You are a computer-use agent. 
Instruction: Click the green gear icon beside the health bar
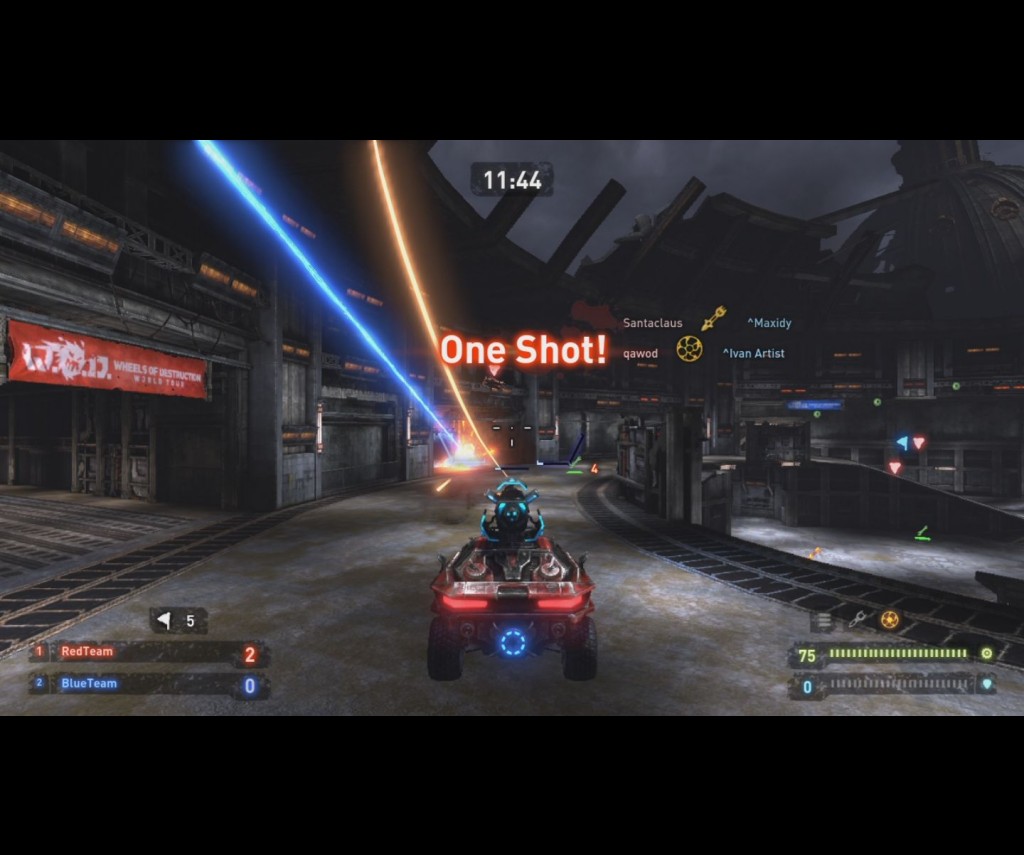click(x=986, y=654)
